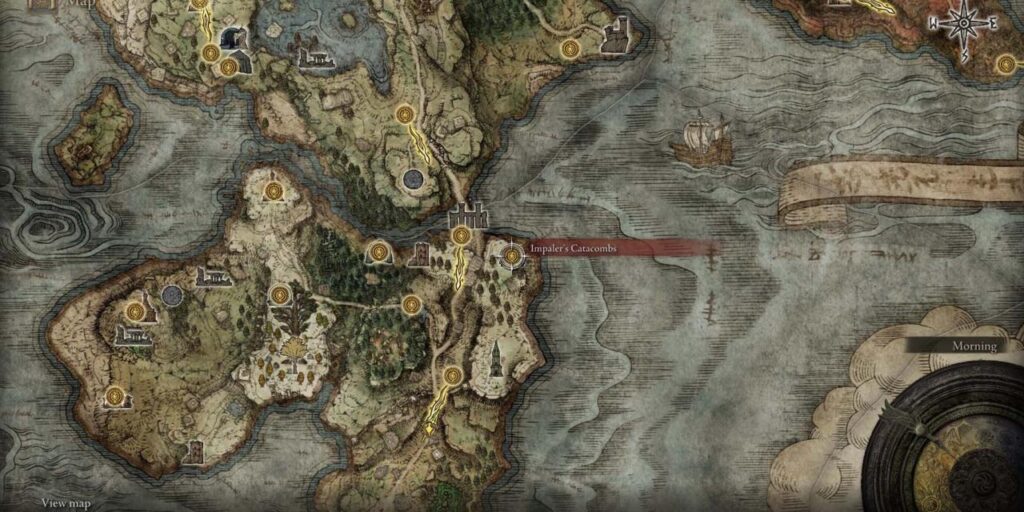
Task: Select the site of grace just above the Minor Erdtree
Action: [280, 294]
